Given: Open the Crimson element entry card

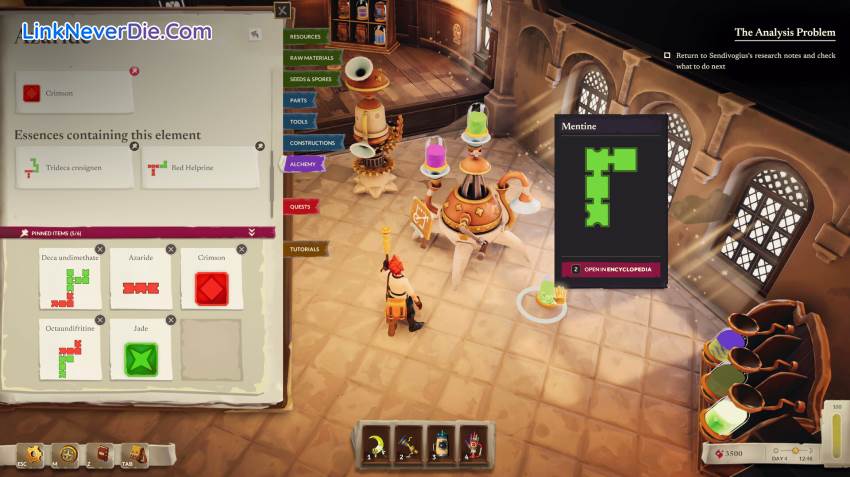Looking at the screenshot, I should (x=75, y=93).
